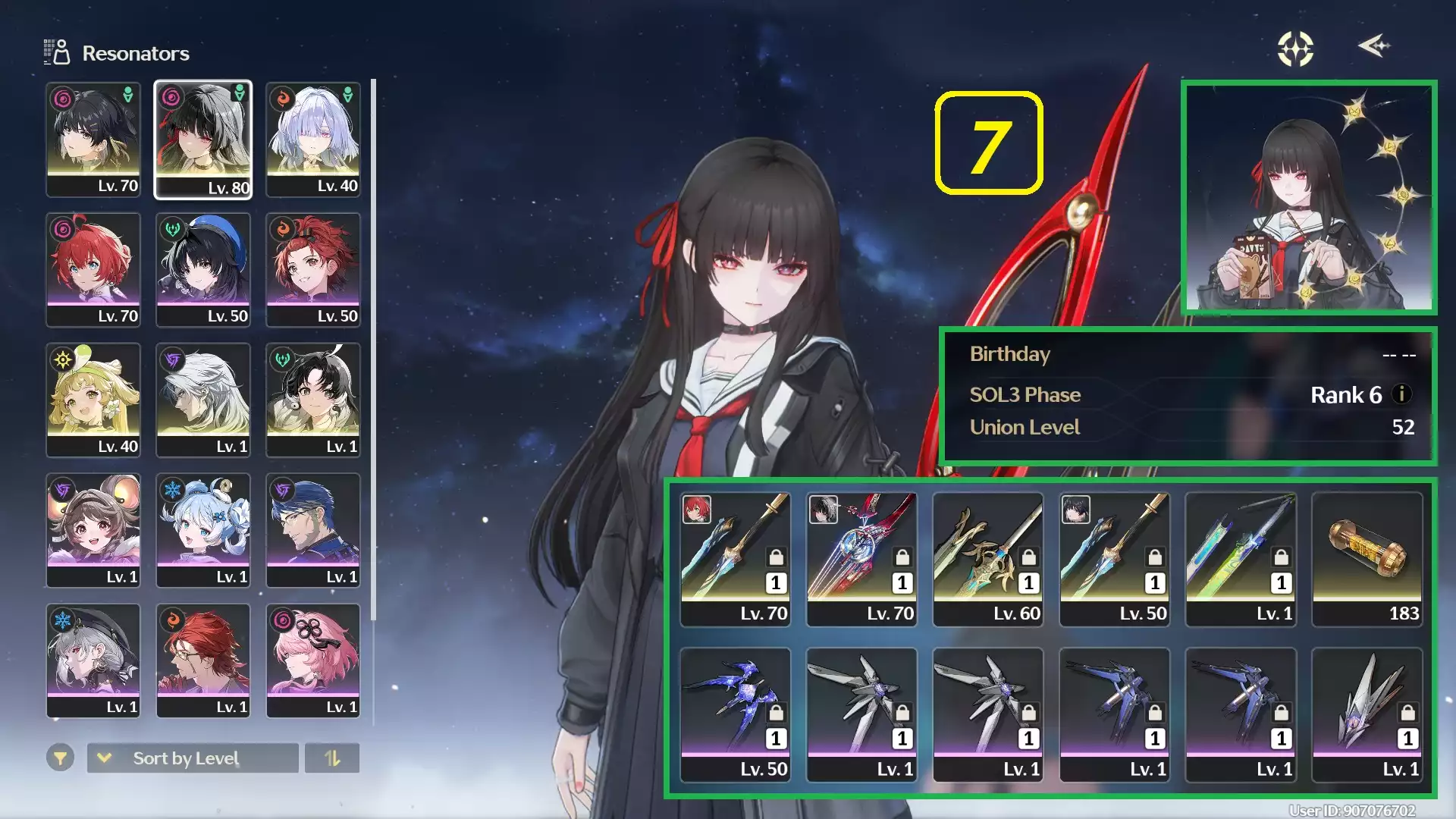
Task: Pick the yellow-haired Lv. 40 resonator
Action: pyautogui.click(x=93, y=400)
